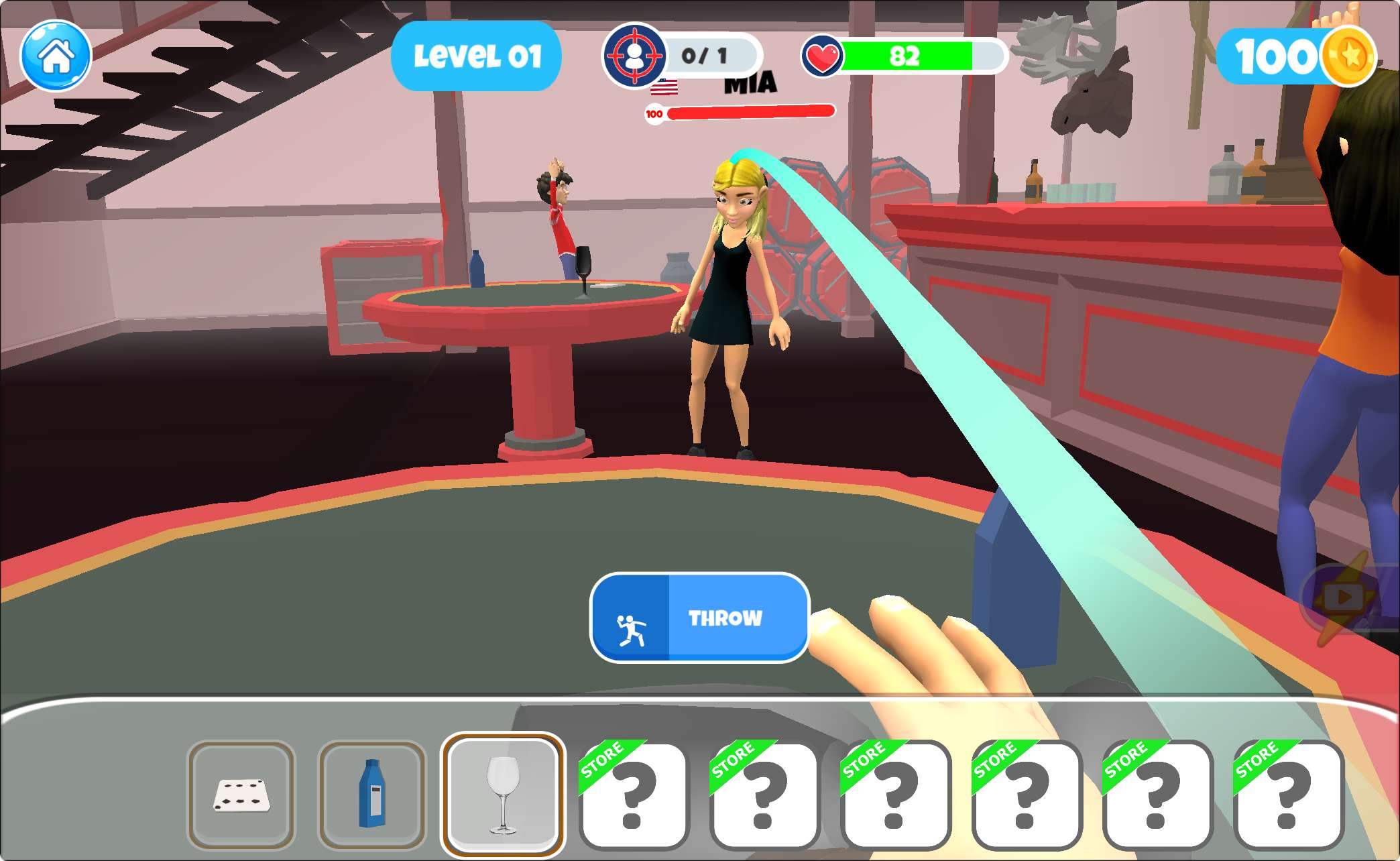1400x861 pixels.
Task: Hit the Throw button
Action: (x=699, y=618)
